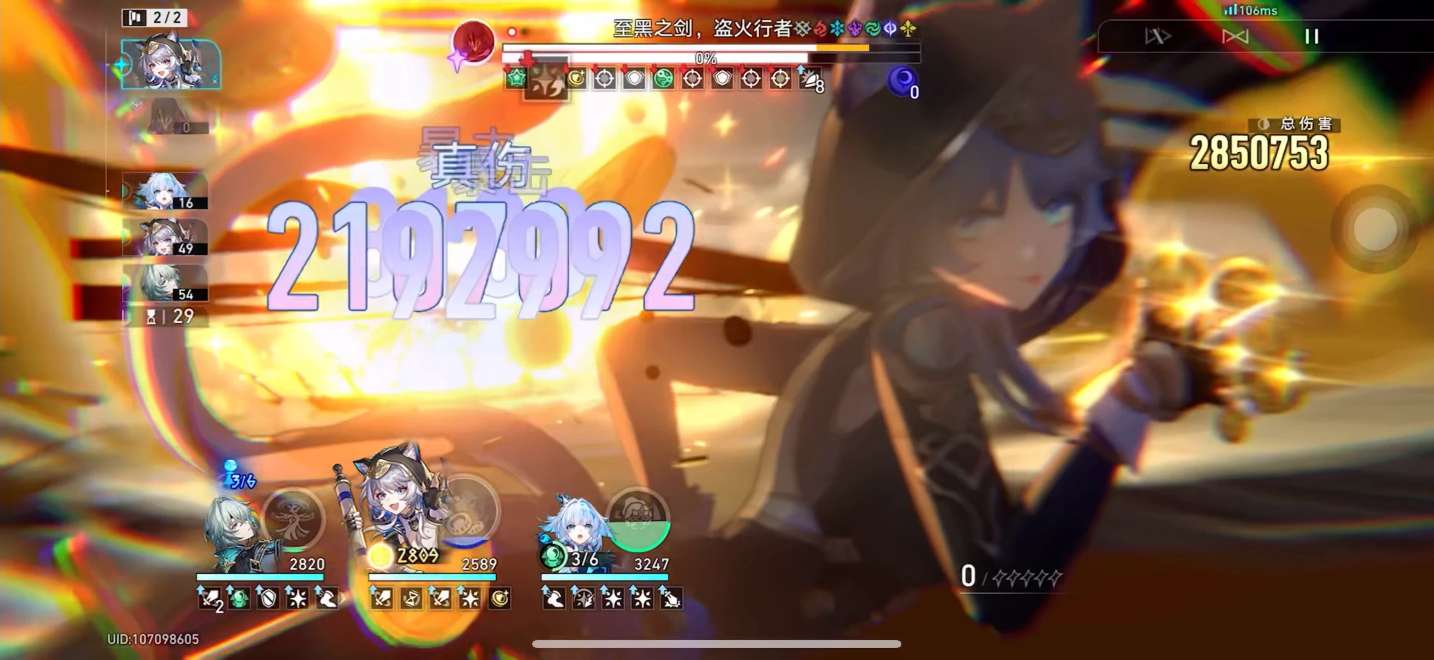Toggle auto-battle mode
The image size is (1434, 660).
tap(1235, 37)
